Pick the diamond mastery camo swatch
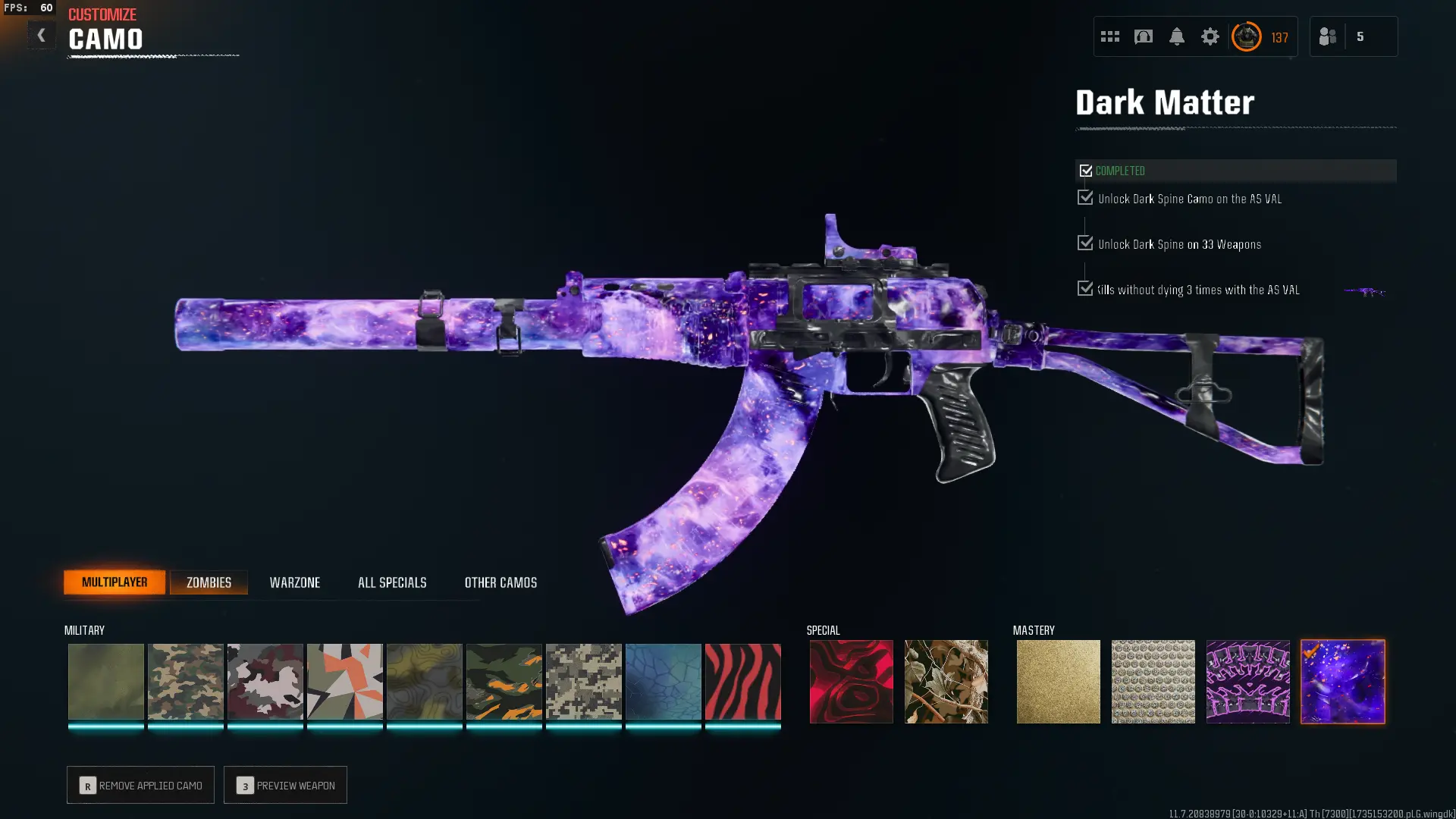This screenshot has width=1456, height=819. (1153, 681)
